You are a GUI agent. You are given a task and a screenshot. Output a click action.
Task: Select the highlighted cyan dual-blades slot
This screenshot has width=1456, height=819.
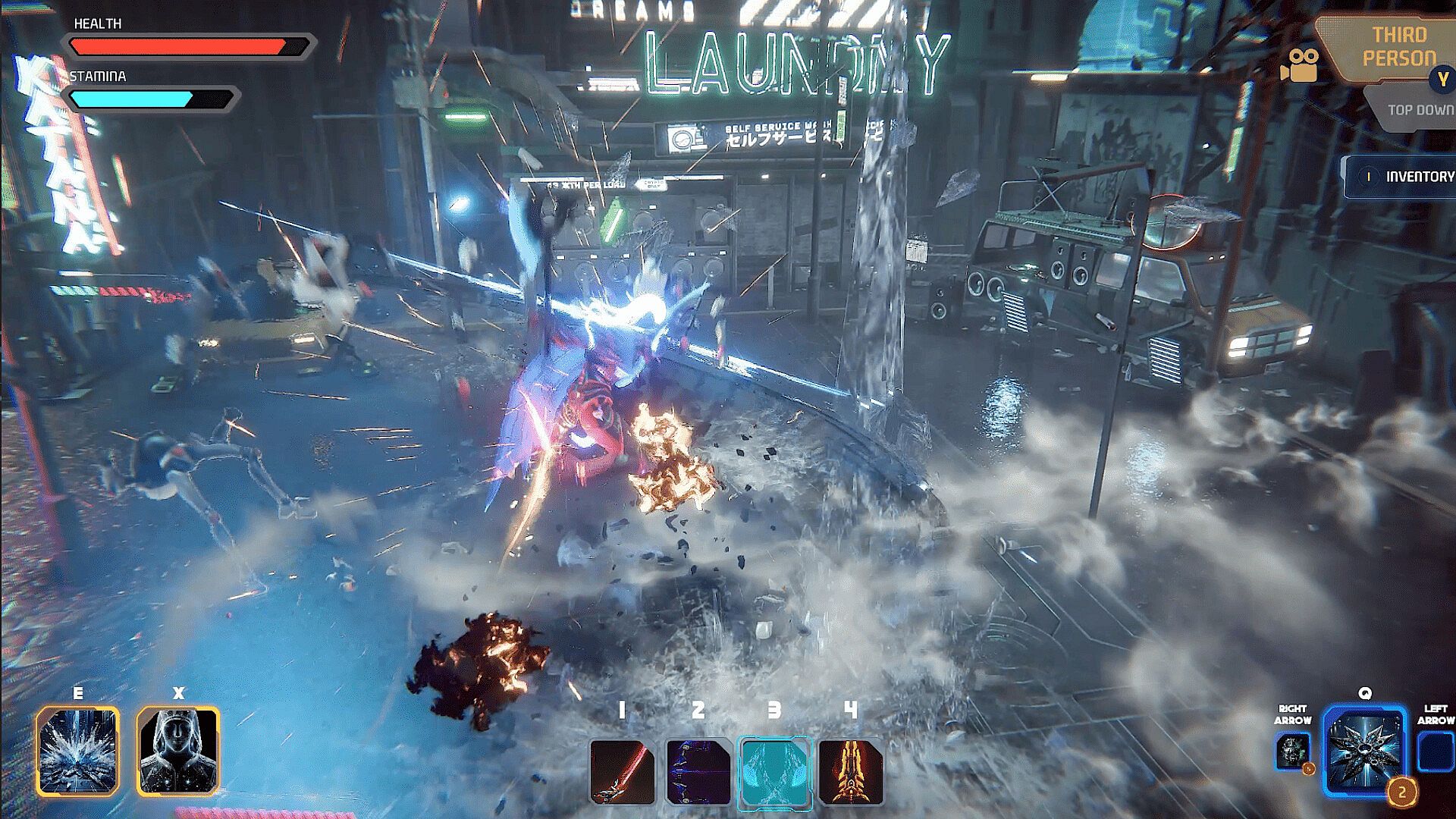tap(774, 772)
